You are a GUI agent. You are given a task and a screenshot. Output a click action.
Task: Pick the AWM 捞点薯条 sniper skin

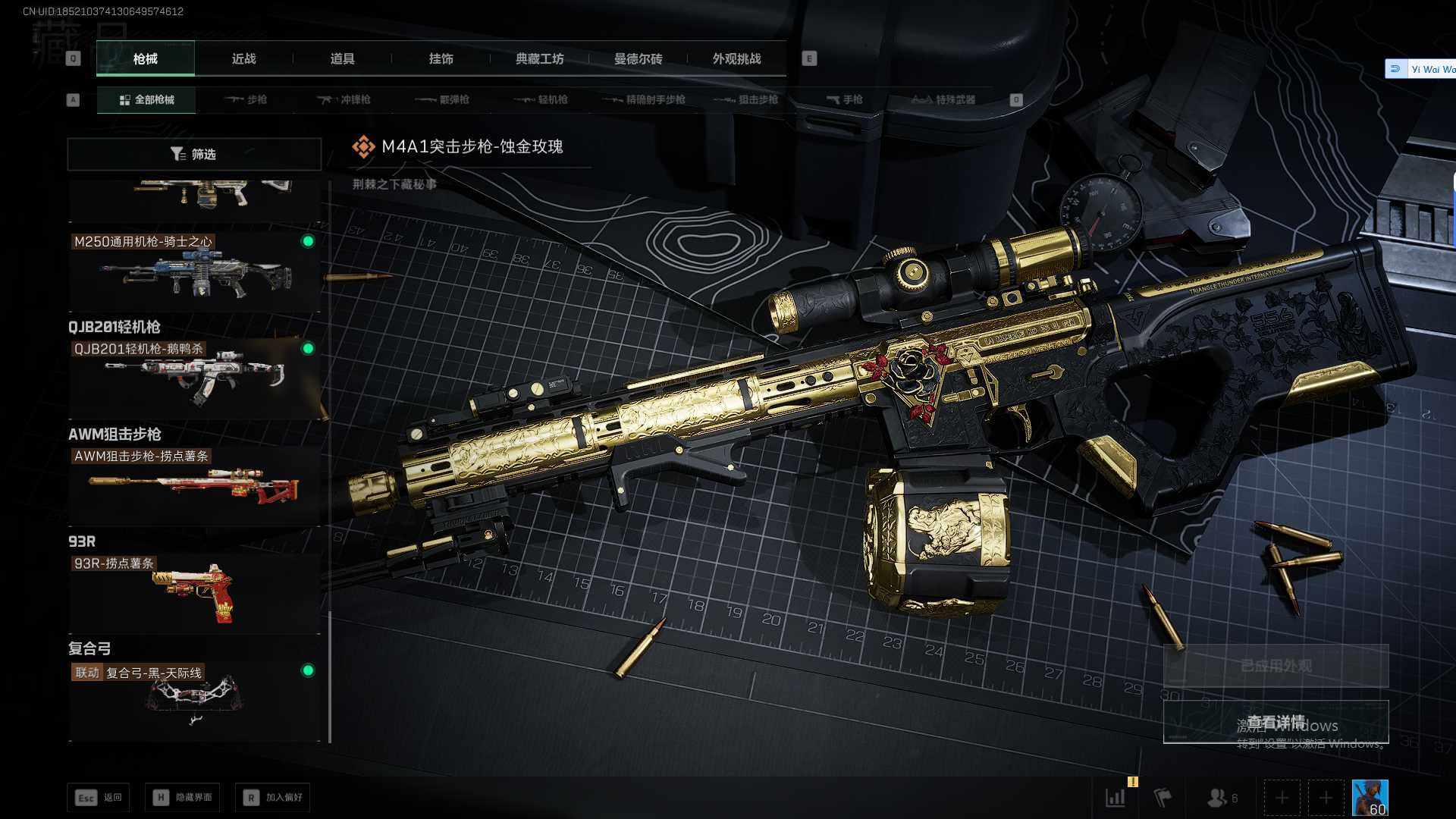coord(194,485)
